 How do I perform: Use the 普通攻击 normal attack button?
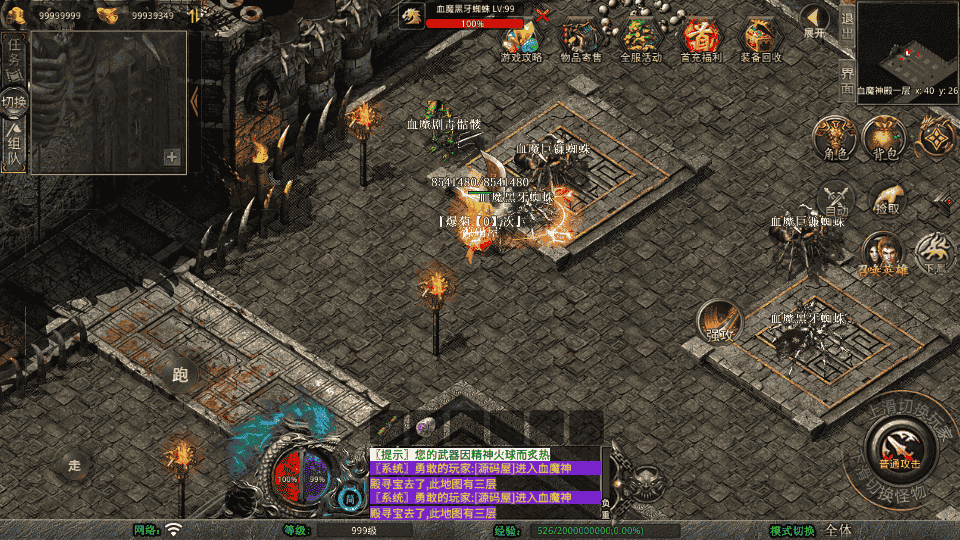click(899, 442)
